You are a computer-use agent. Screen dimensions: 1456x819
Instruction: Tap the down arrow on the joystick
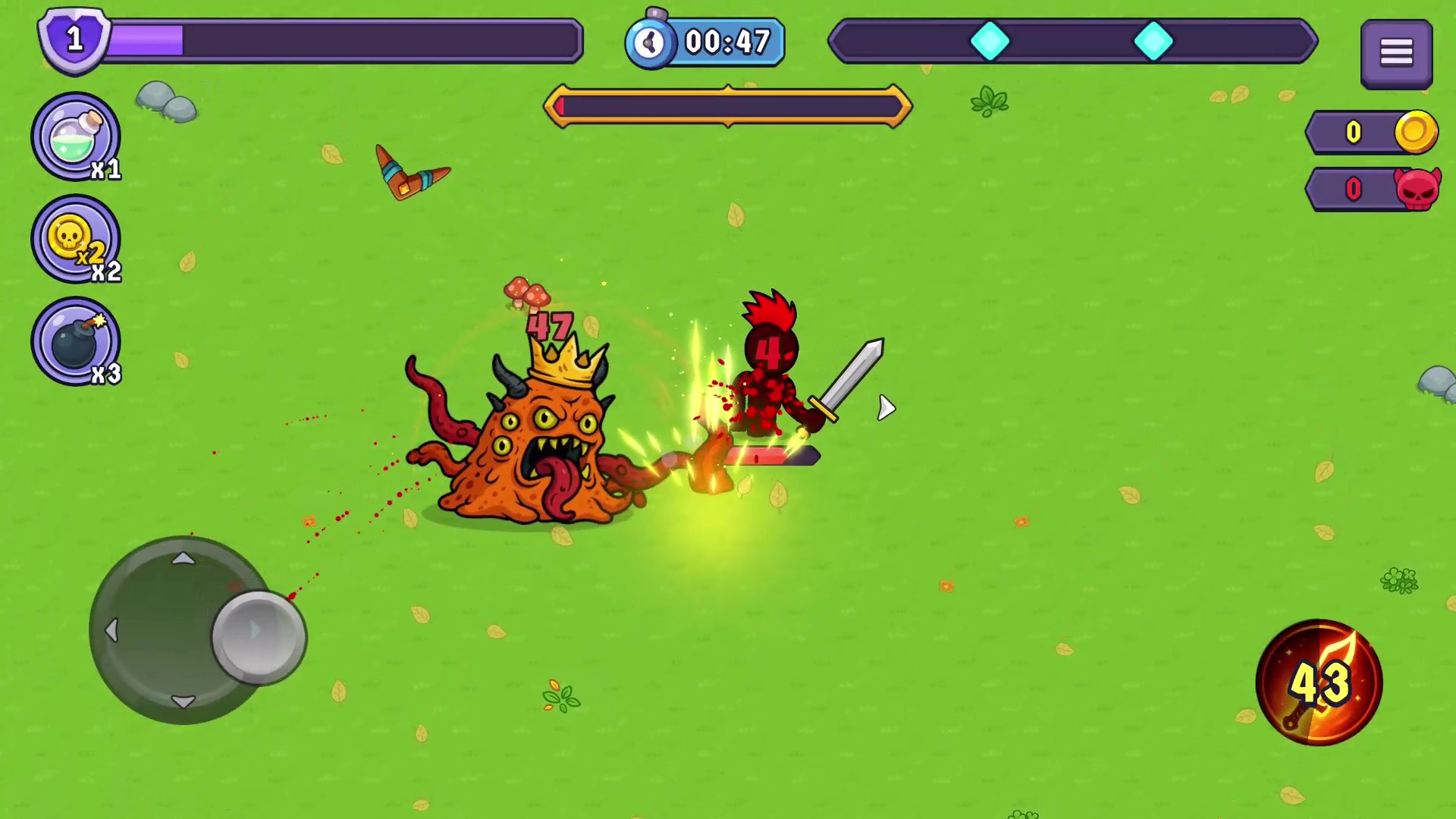(x=184, y=701)
